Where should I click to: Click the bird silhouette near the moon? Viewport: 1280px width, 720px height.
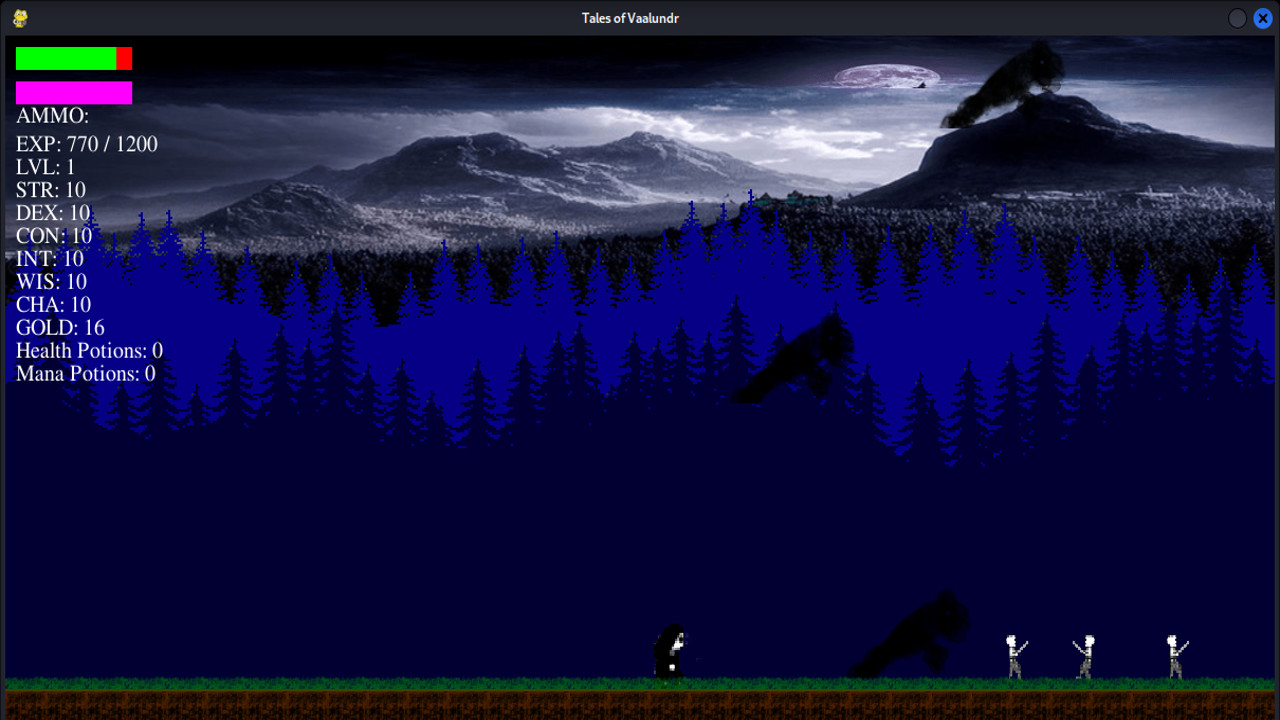point(921,86)
